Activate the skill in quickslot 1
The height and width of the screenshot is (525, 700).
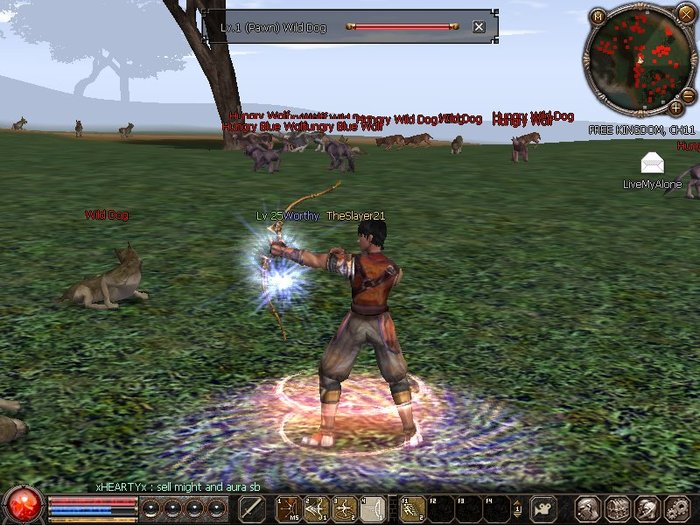289,508
